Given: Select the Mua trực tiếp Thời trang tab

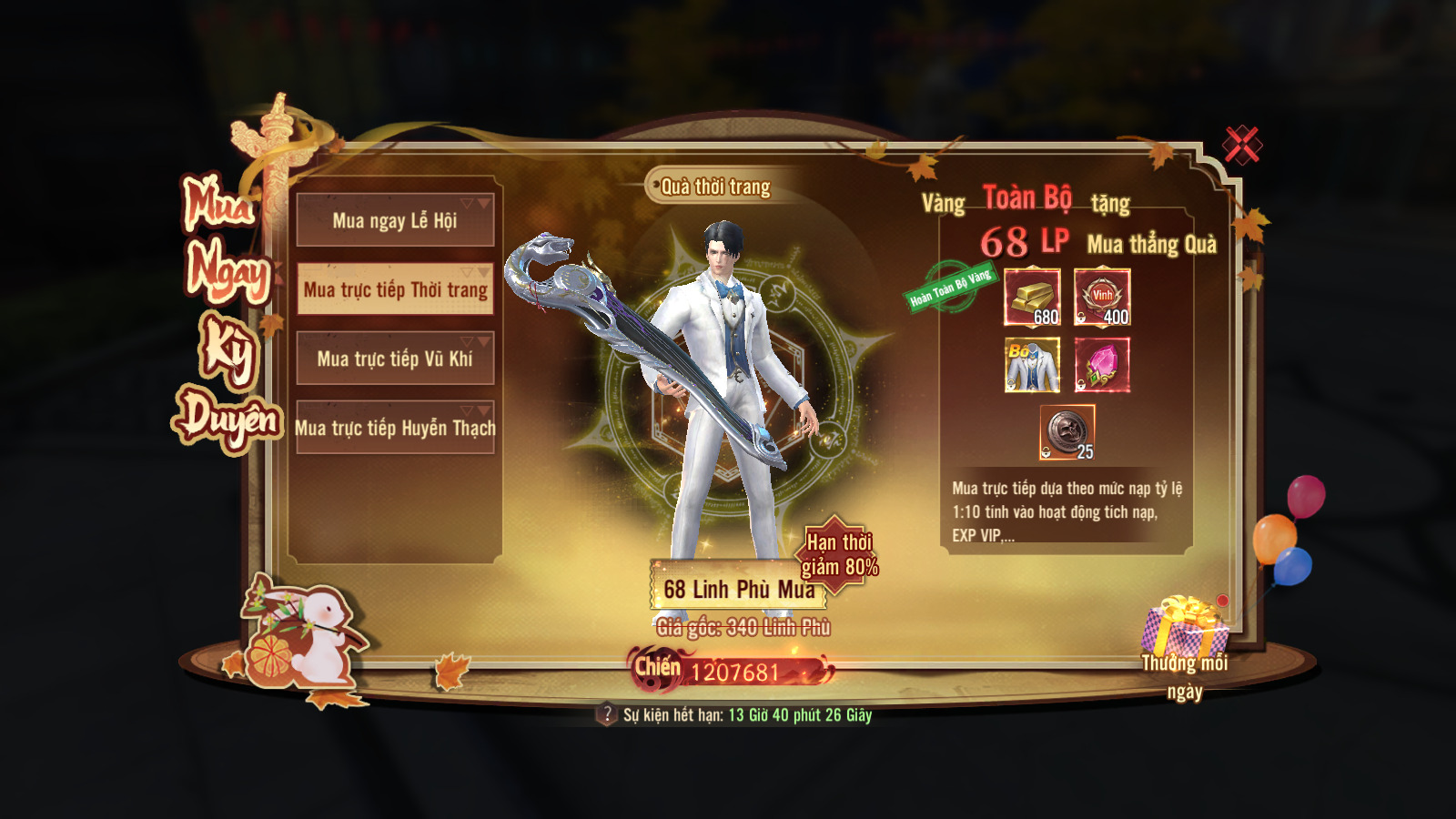Looking at the screenshot, I should [395, 289].
